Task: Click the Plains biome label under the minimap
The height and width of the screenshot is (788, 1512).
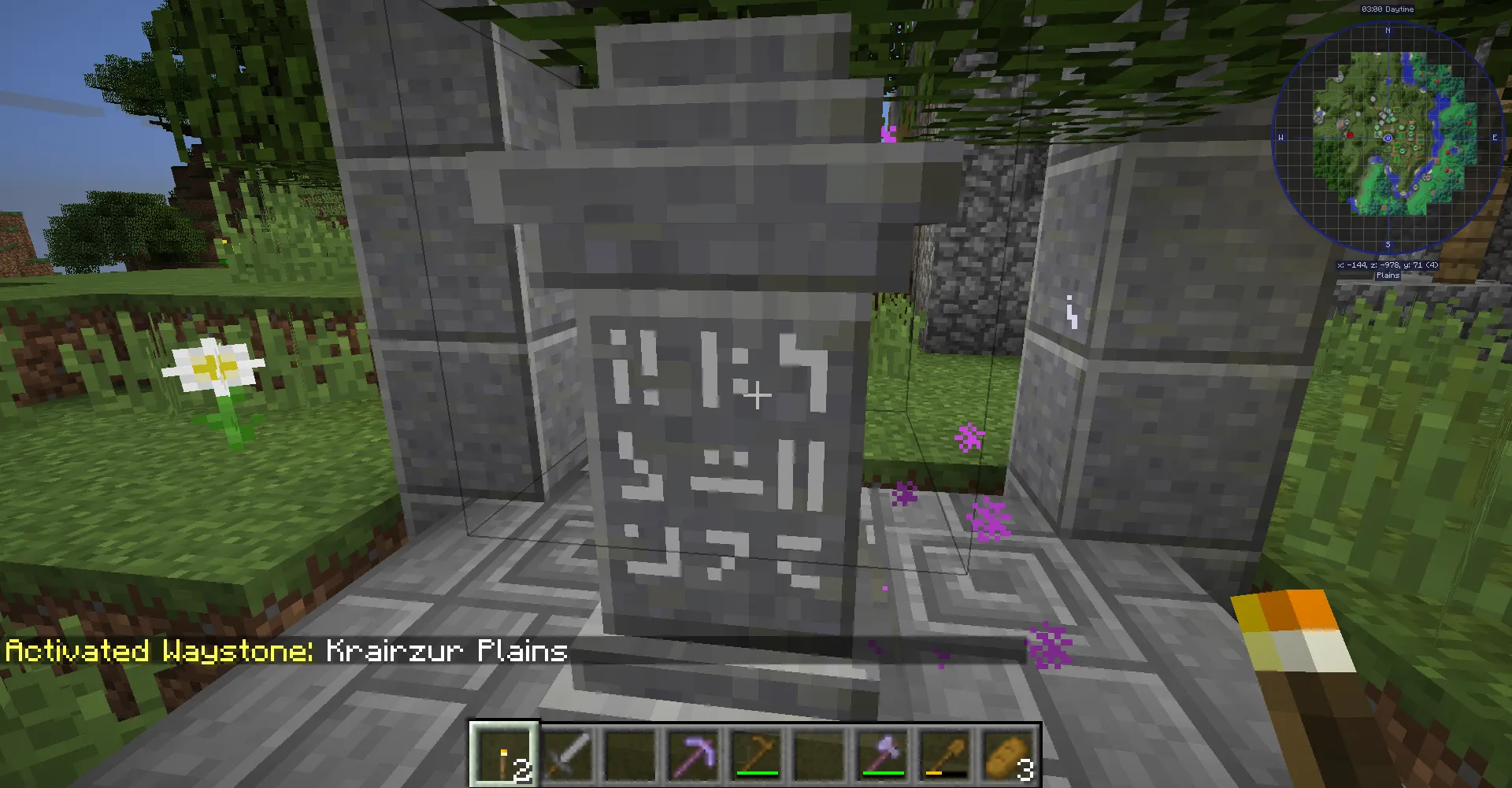Action: pyautogui.click(x=1386, y=276)
